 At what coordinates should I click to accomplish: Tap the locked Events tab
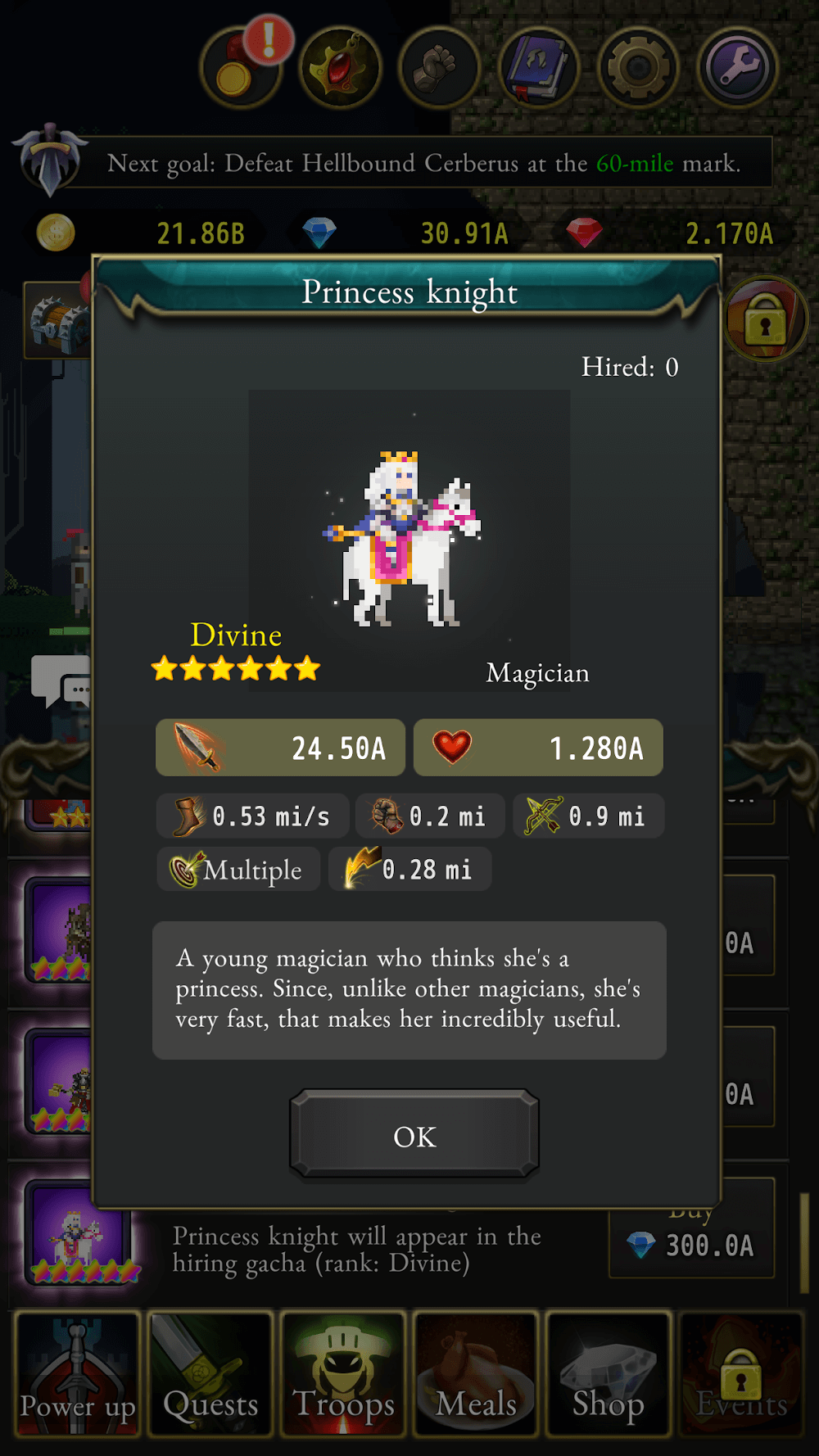[741, 1374]
